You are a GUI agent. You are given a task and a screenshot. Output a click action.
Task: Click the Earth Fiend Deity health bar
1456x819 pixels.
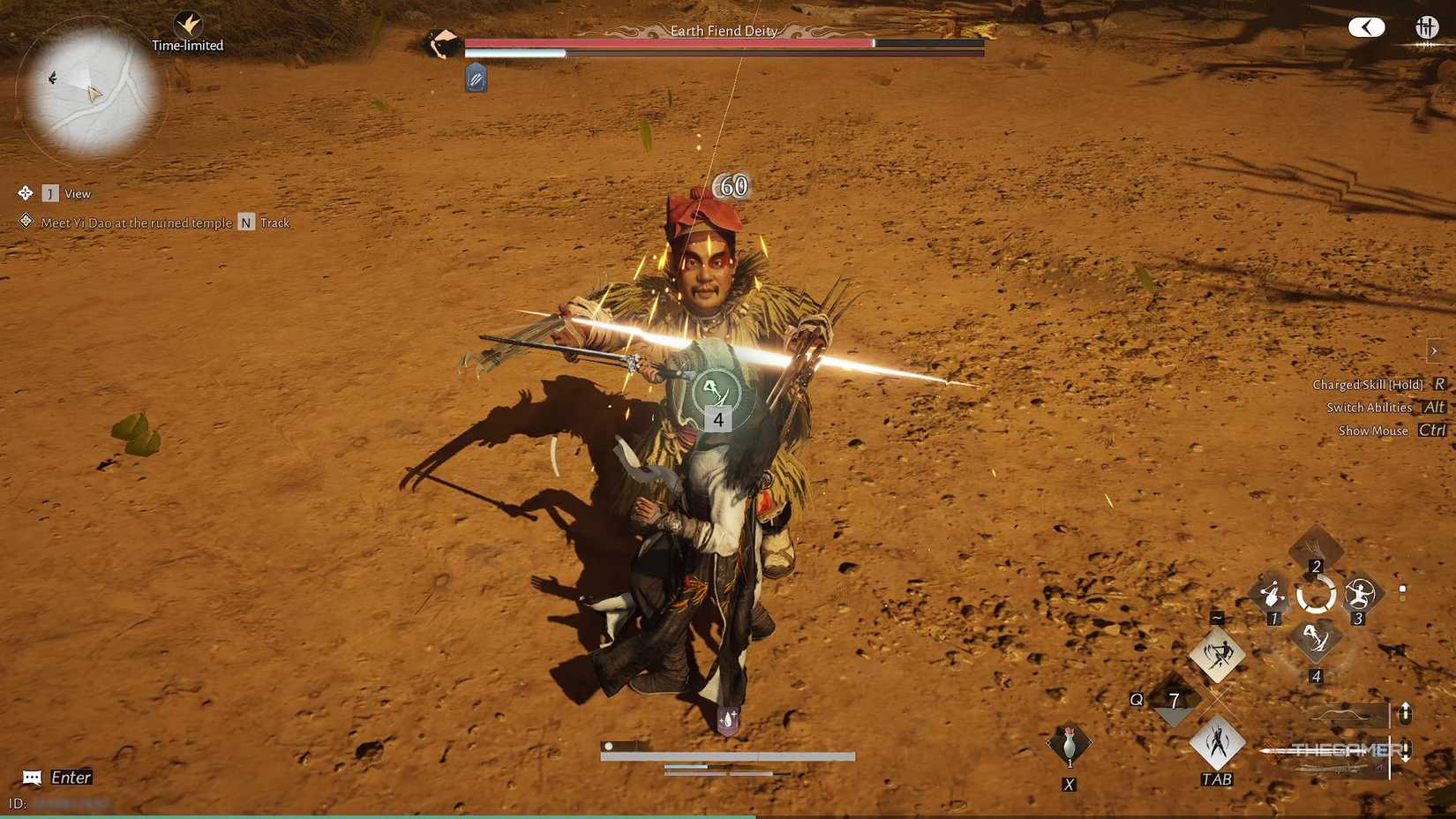tap(724, 42)
